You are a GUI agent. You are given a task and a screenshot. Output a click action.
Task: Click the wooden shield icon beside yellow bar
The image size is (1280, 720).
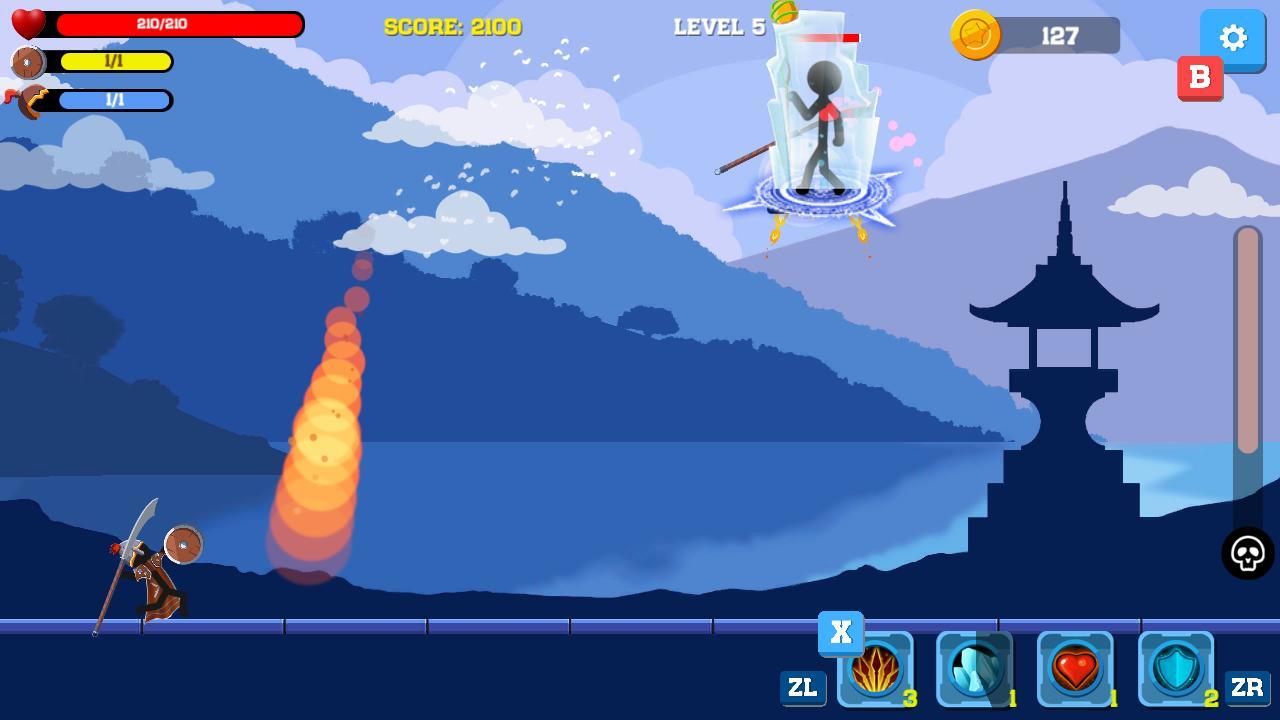click(27, 62)
